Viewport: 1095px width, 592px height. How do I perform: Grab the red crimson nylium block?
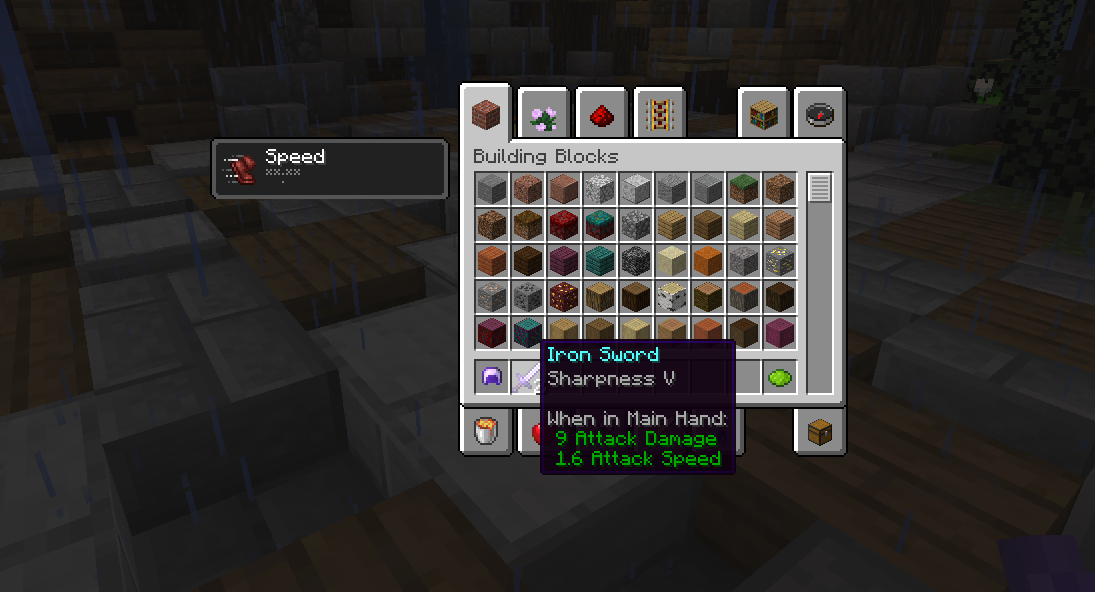click(x=563, y=224)
